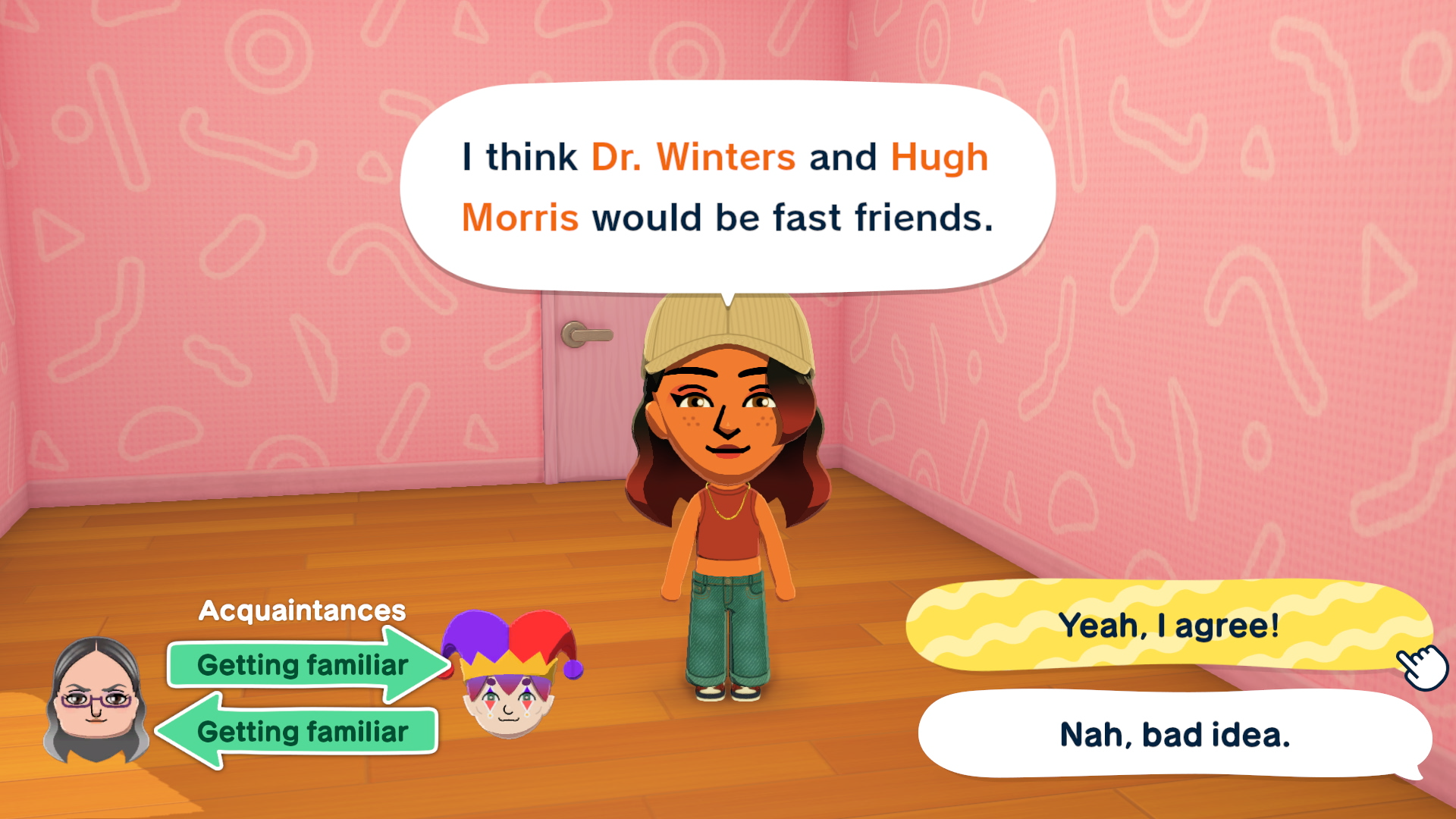Click the pink door's handle
This screenshot has width=1456, height=819.
[588, 334]
